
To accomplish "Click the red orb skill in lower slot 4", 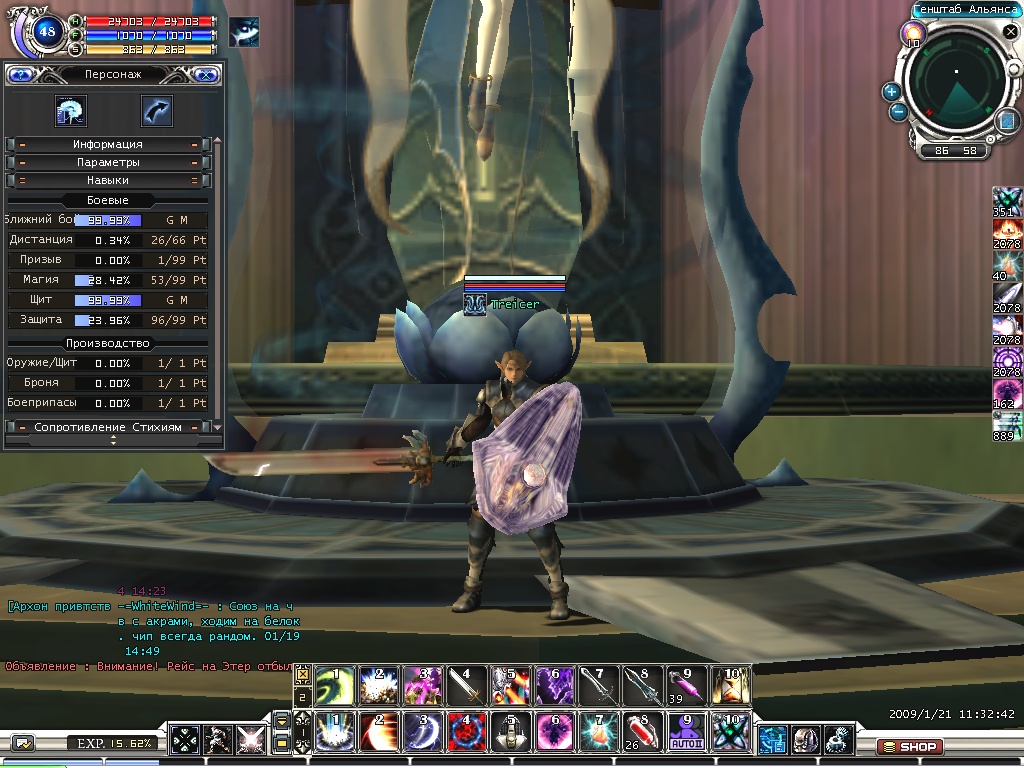I will click(467, 731).
